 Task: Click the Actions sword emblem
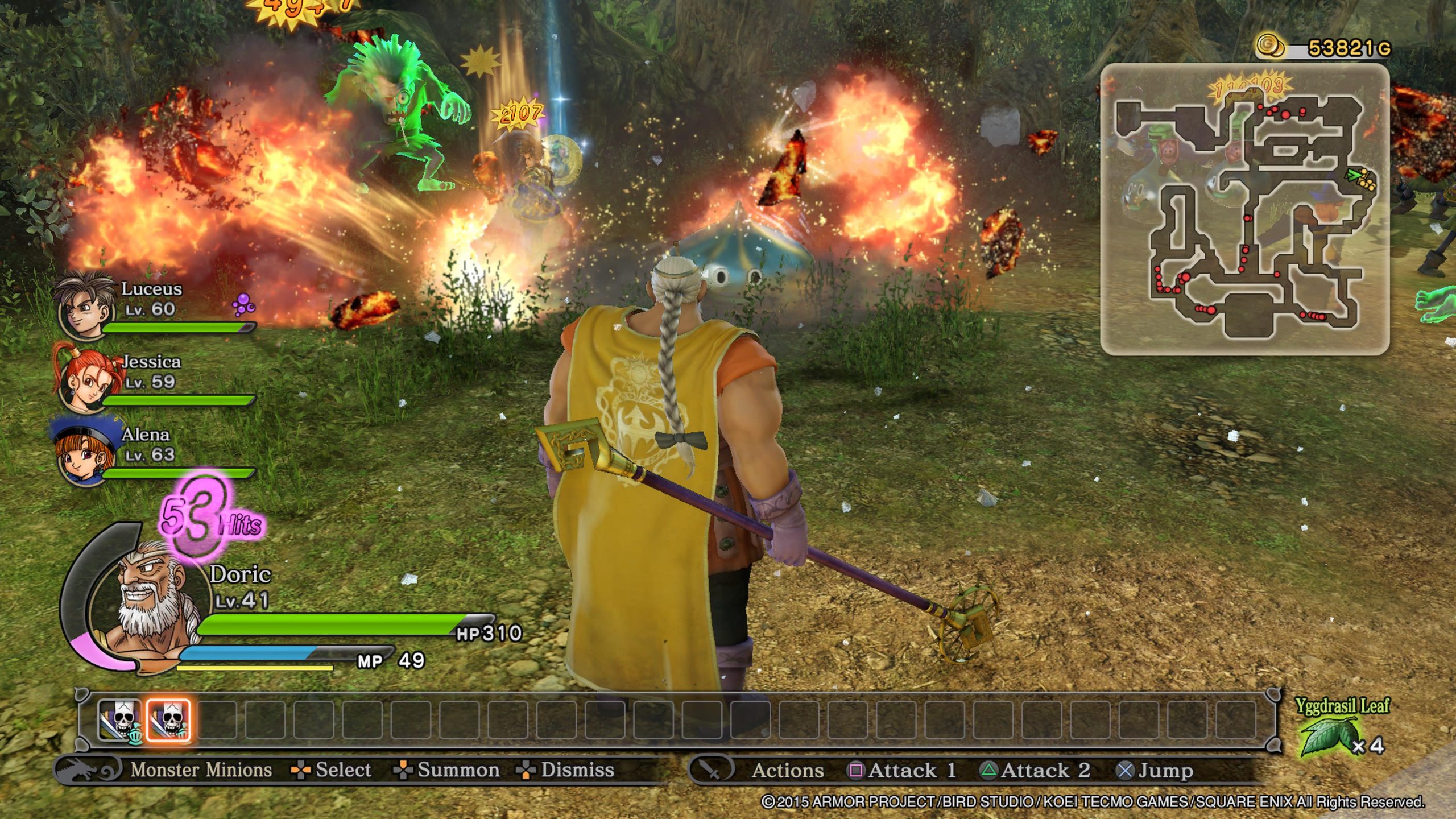pos(711,770)
